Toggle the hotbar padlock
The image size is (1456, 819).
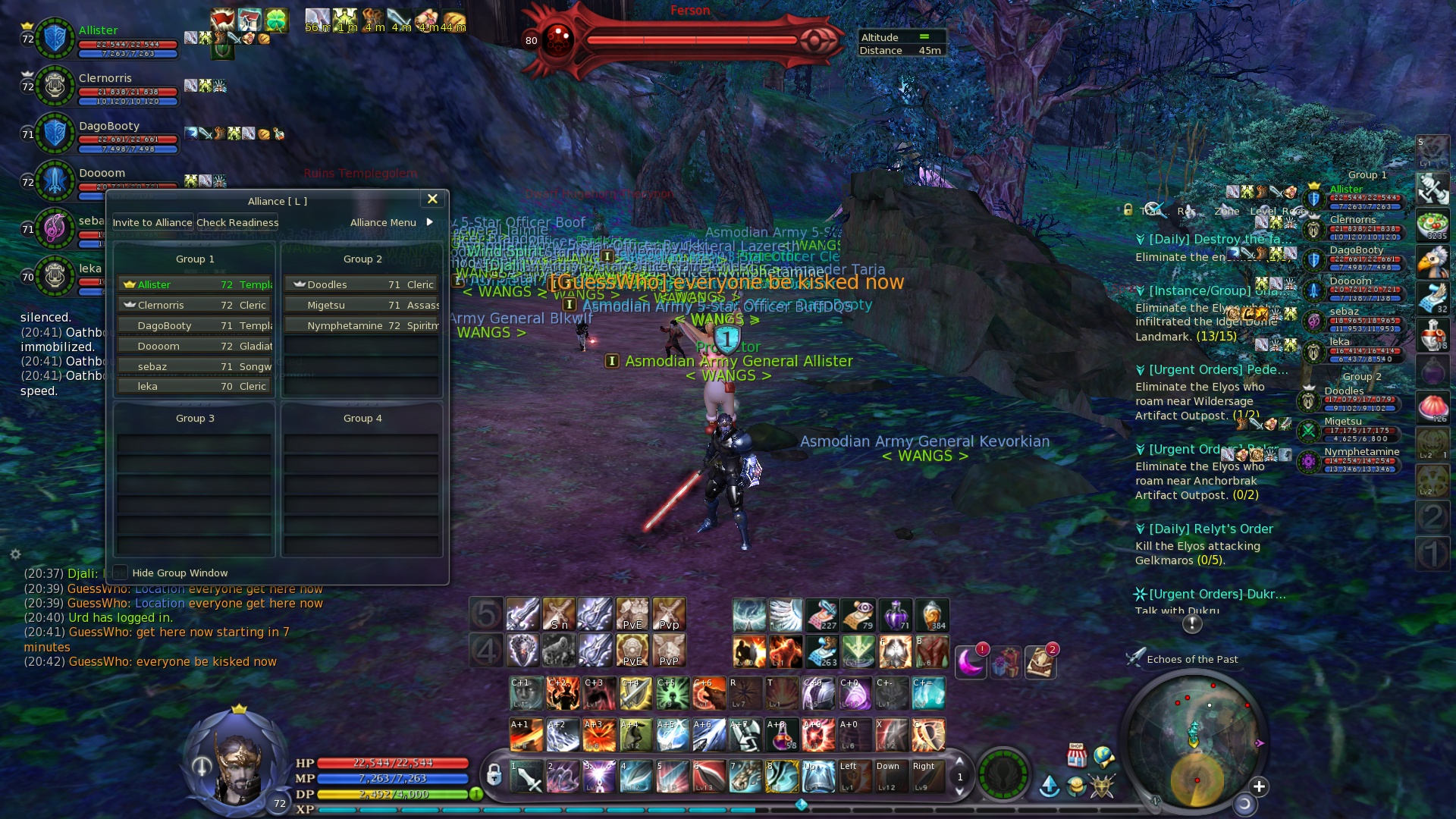coord(494,775)
